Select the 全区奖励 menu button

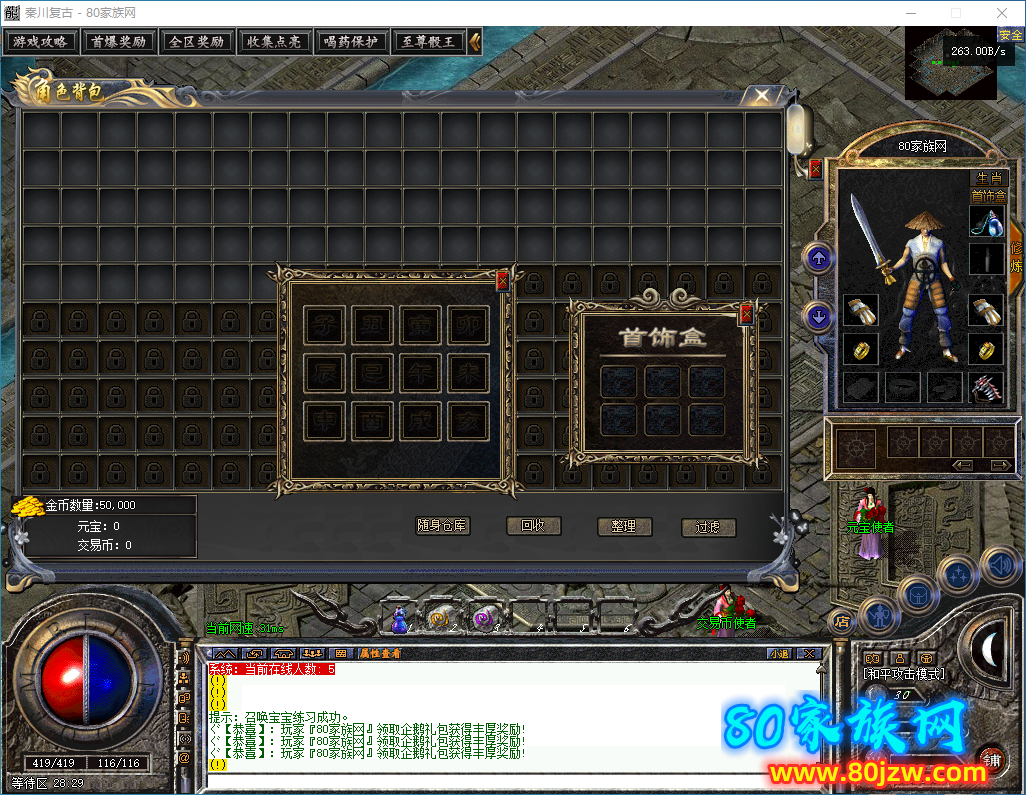coord(196,42)
